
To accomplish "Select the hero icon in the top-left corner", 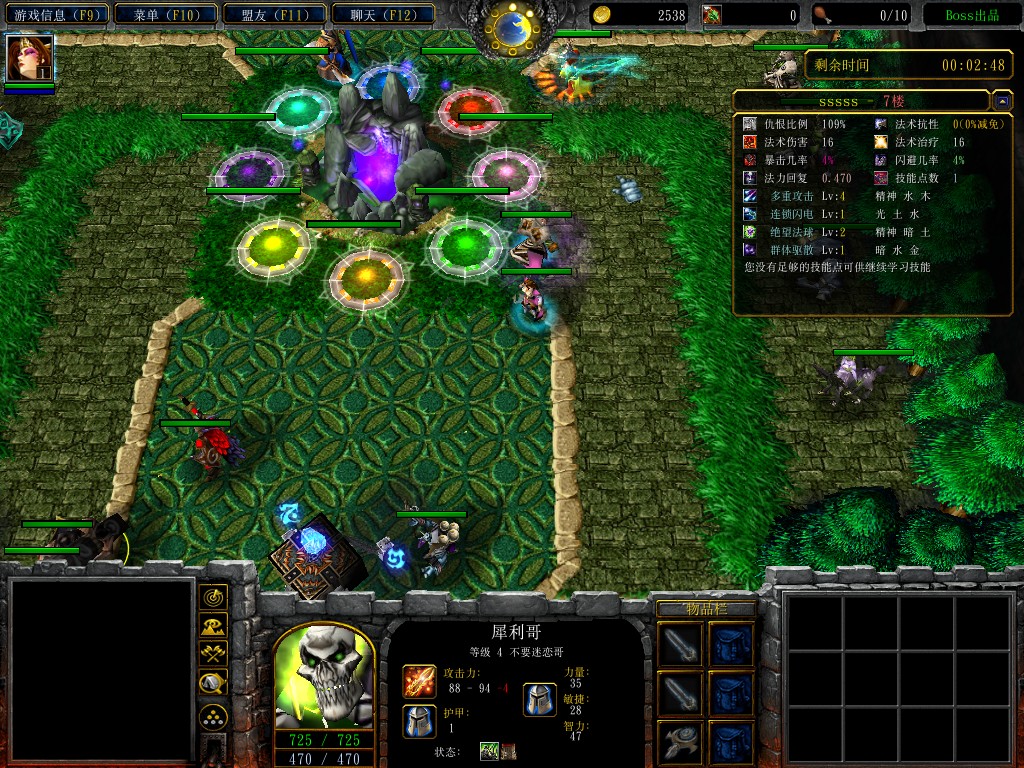I will click(29, 58).
